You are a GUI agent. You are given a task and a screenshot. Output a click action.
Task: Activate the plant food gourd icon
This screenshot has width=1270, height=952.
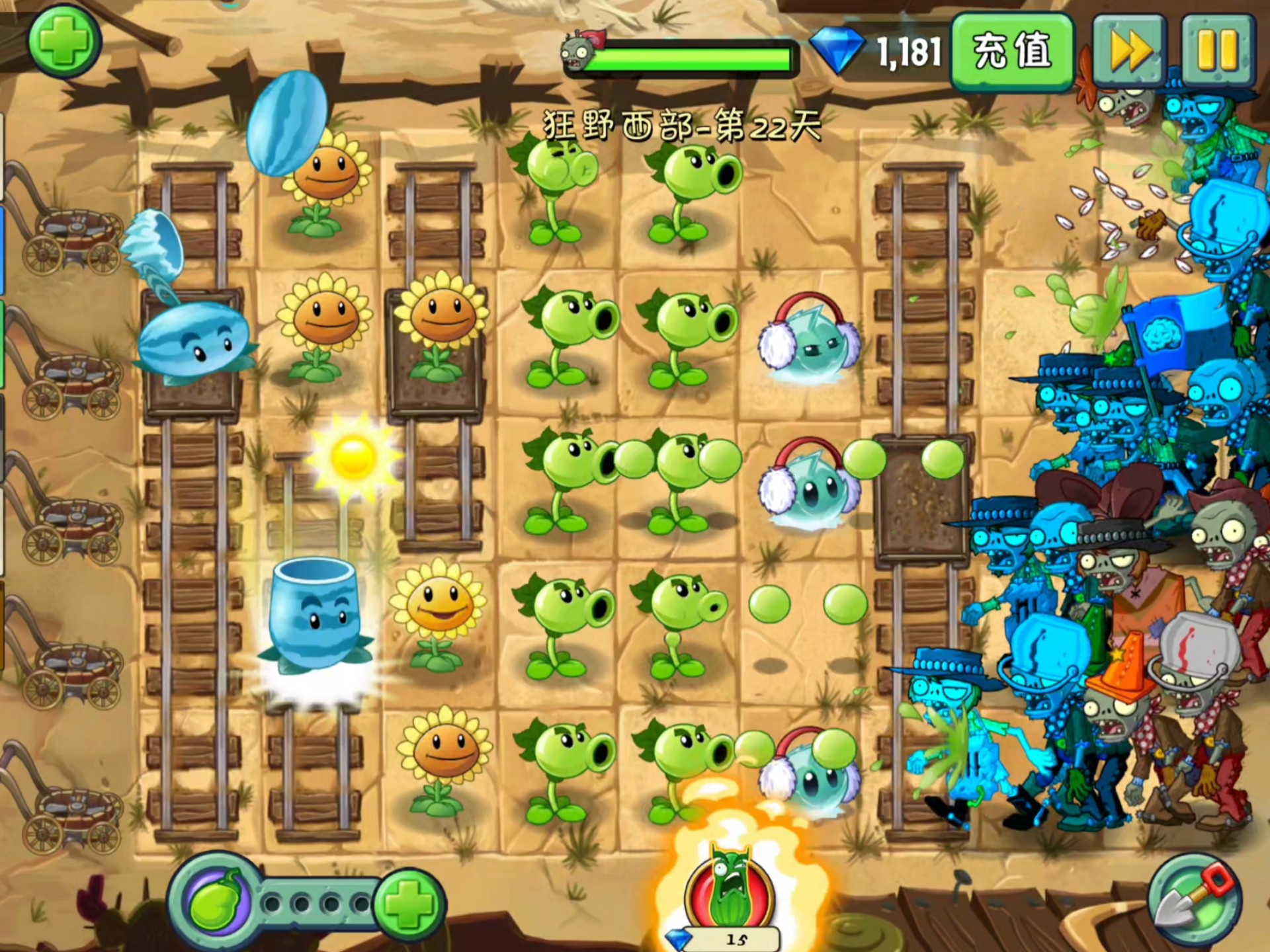(215, 902)
